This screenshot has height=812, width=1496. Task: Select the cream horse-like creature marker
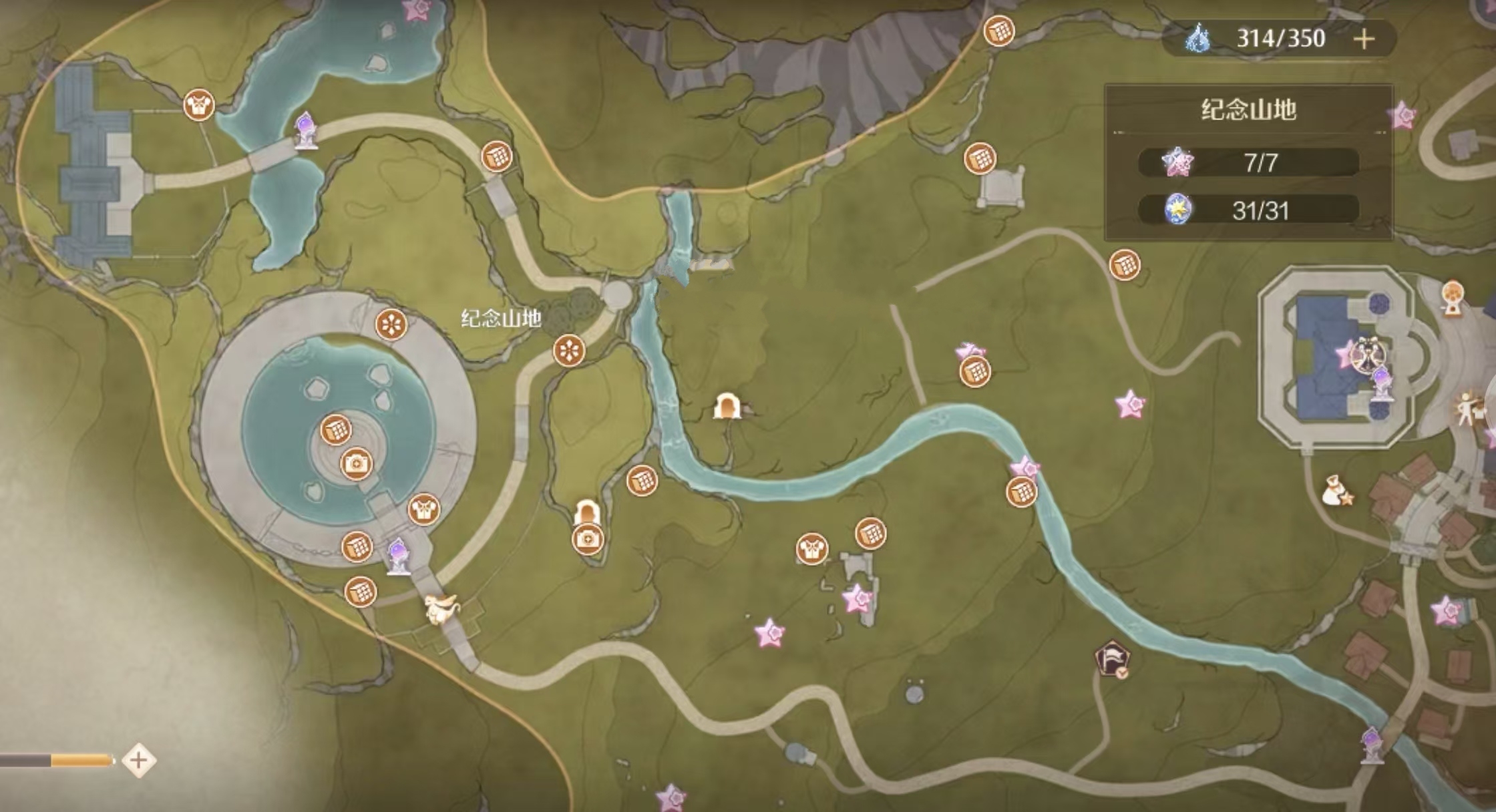click(x=441, y=608)
